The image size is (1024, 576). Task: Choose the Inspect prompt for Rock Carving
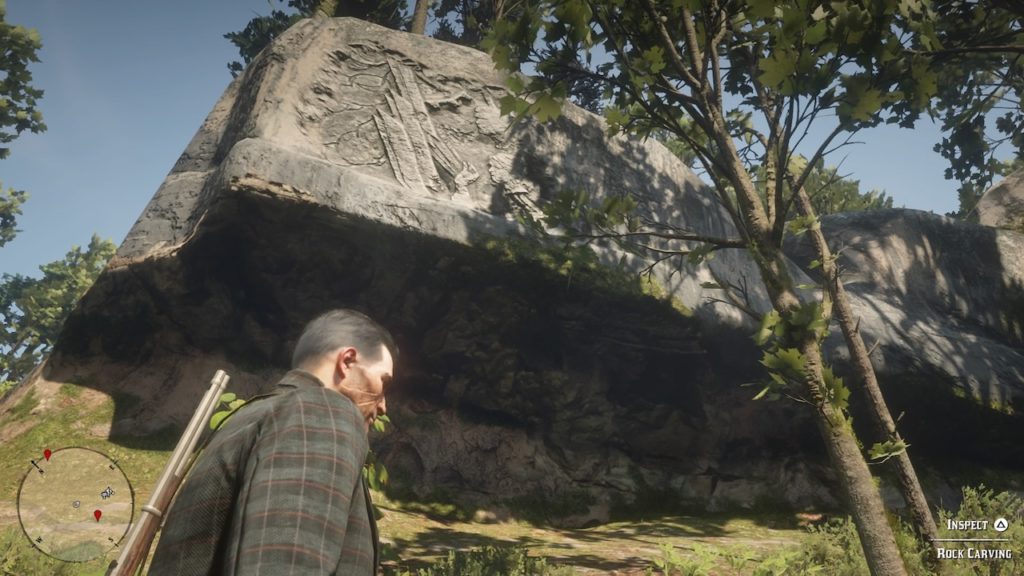[977, 525]
